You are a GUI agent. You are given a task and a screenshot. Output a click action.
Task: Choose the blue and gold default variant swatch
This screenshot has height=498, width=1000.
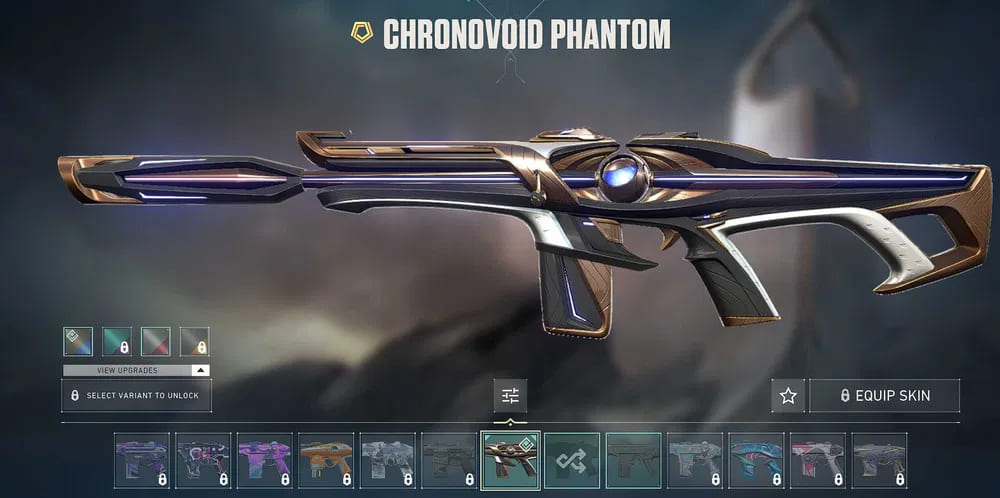point(78,342)
